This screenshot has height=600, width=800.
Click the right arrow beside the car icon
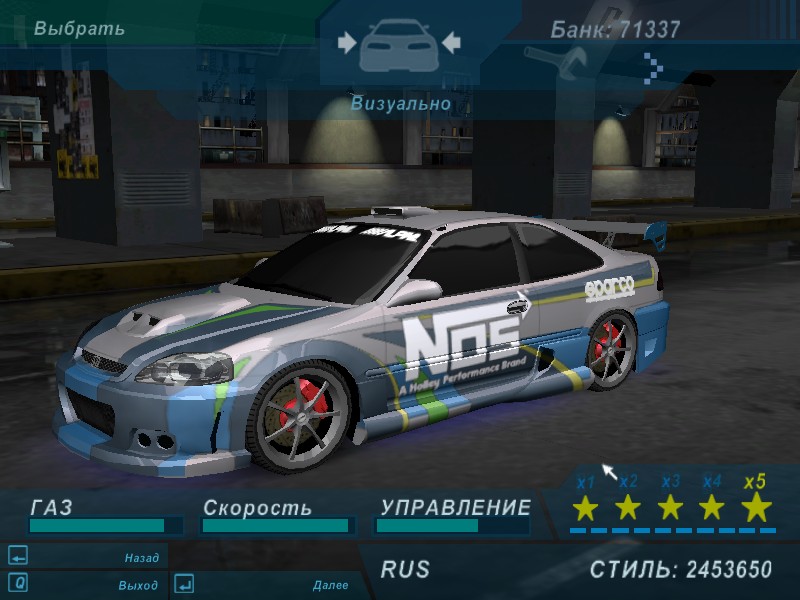[450, 43]
